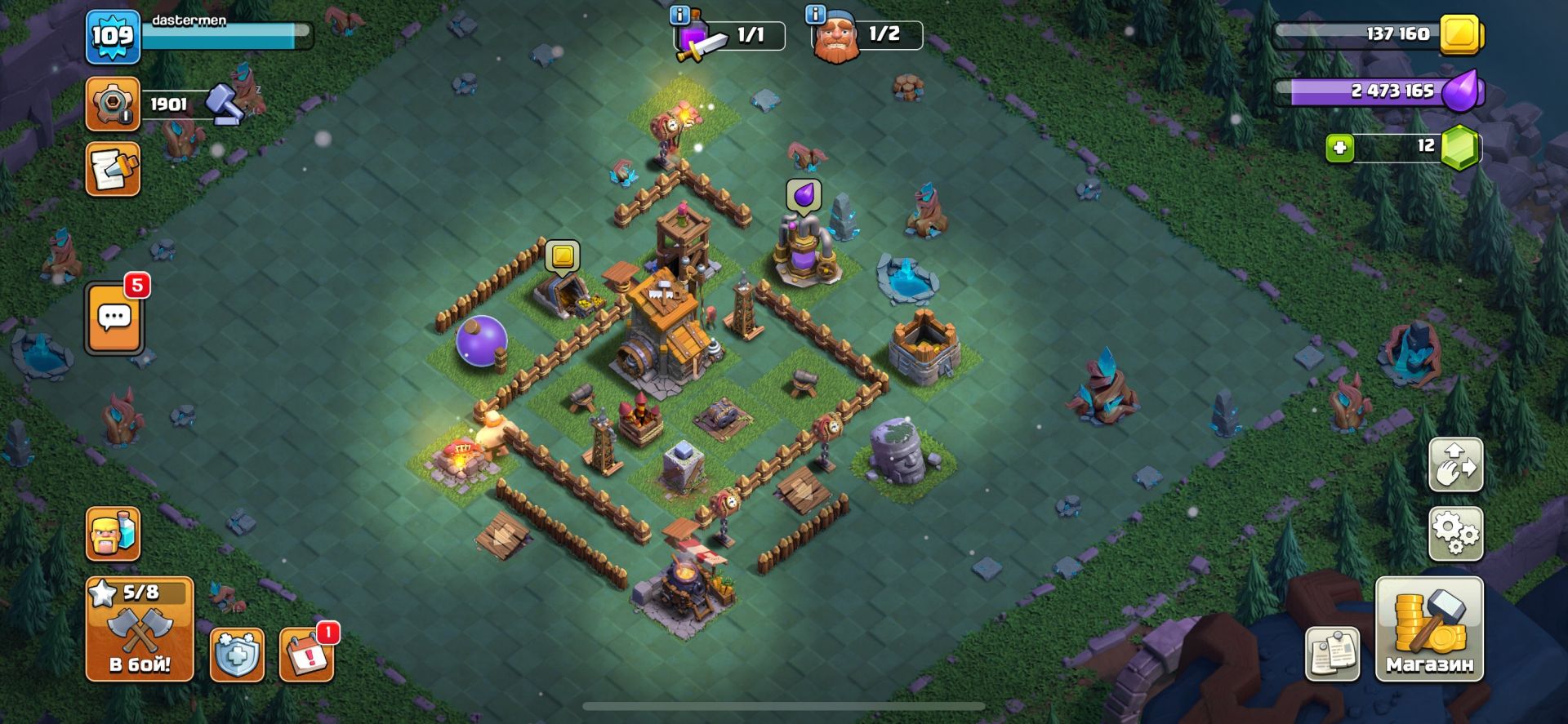Open the newspaper button beside the shop

(x=1332, y=654)
